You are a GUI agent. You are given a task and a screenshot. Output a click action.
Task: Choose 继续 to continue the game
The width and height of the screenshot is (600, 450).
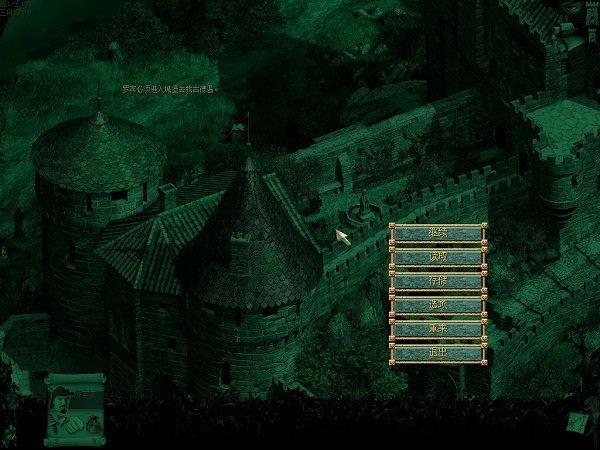437,233
